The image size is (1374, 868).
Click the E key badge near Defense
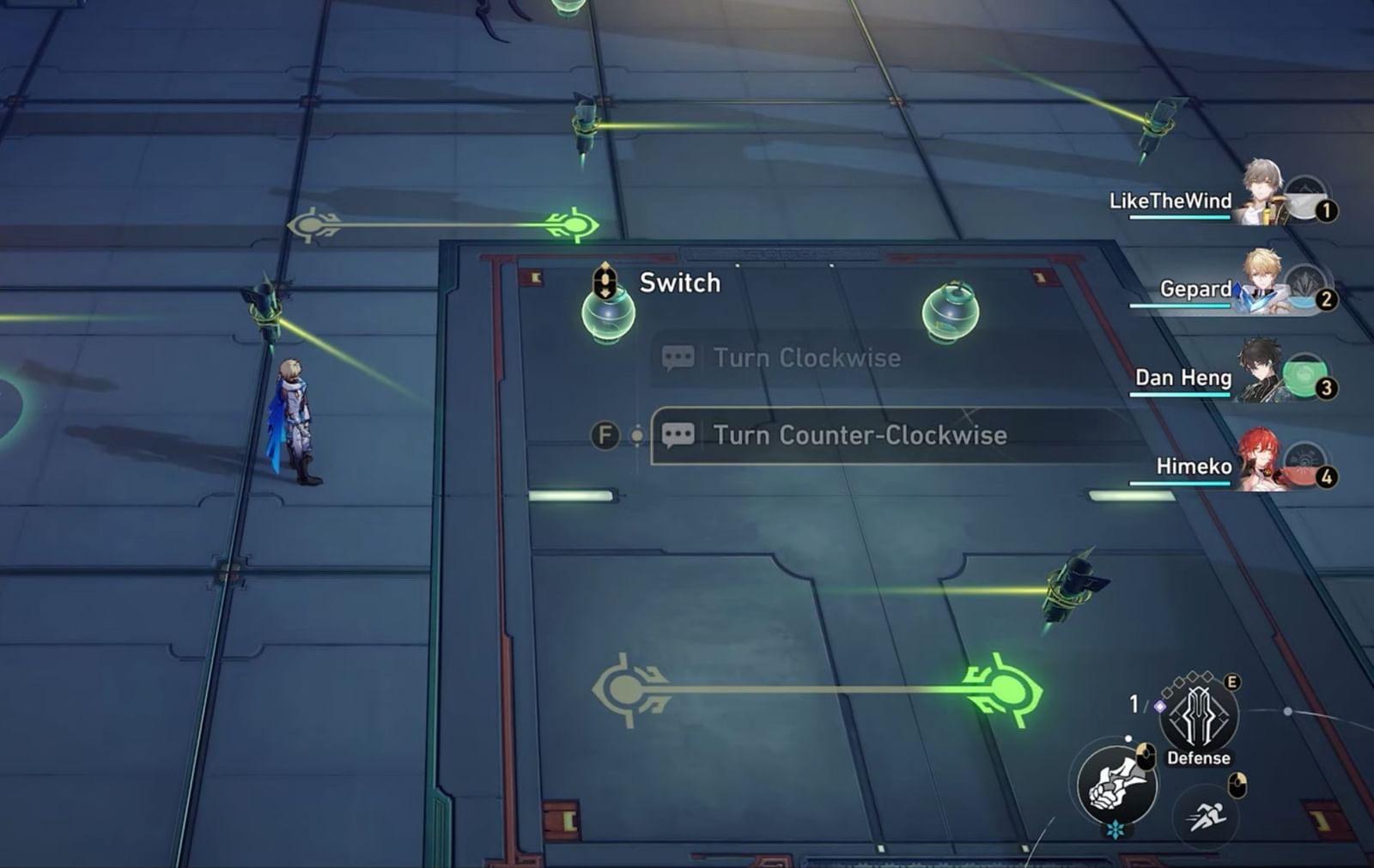pos(1231,683)
